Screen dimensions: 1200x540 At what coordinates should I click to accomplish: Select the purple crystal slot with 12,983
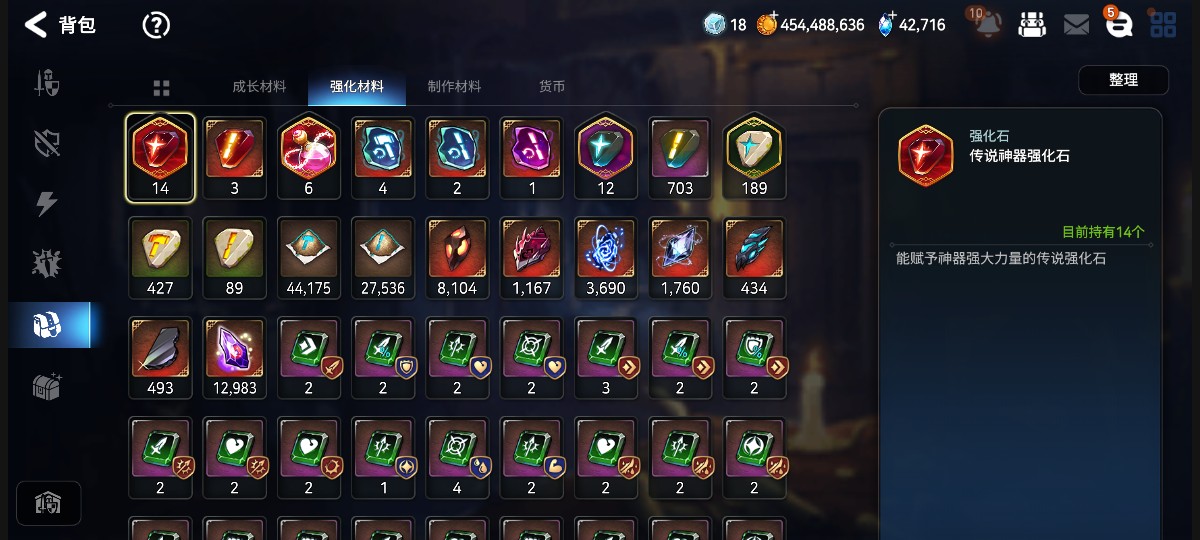pos(234,356)
